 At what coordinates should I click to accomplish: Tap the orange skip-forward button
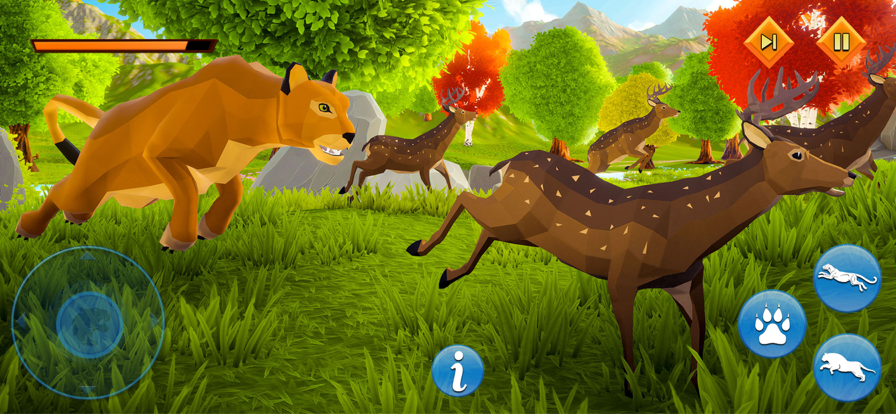click(x=769, y=42)
